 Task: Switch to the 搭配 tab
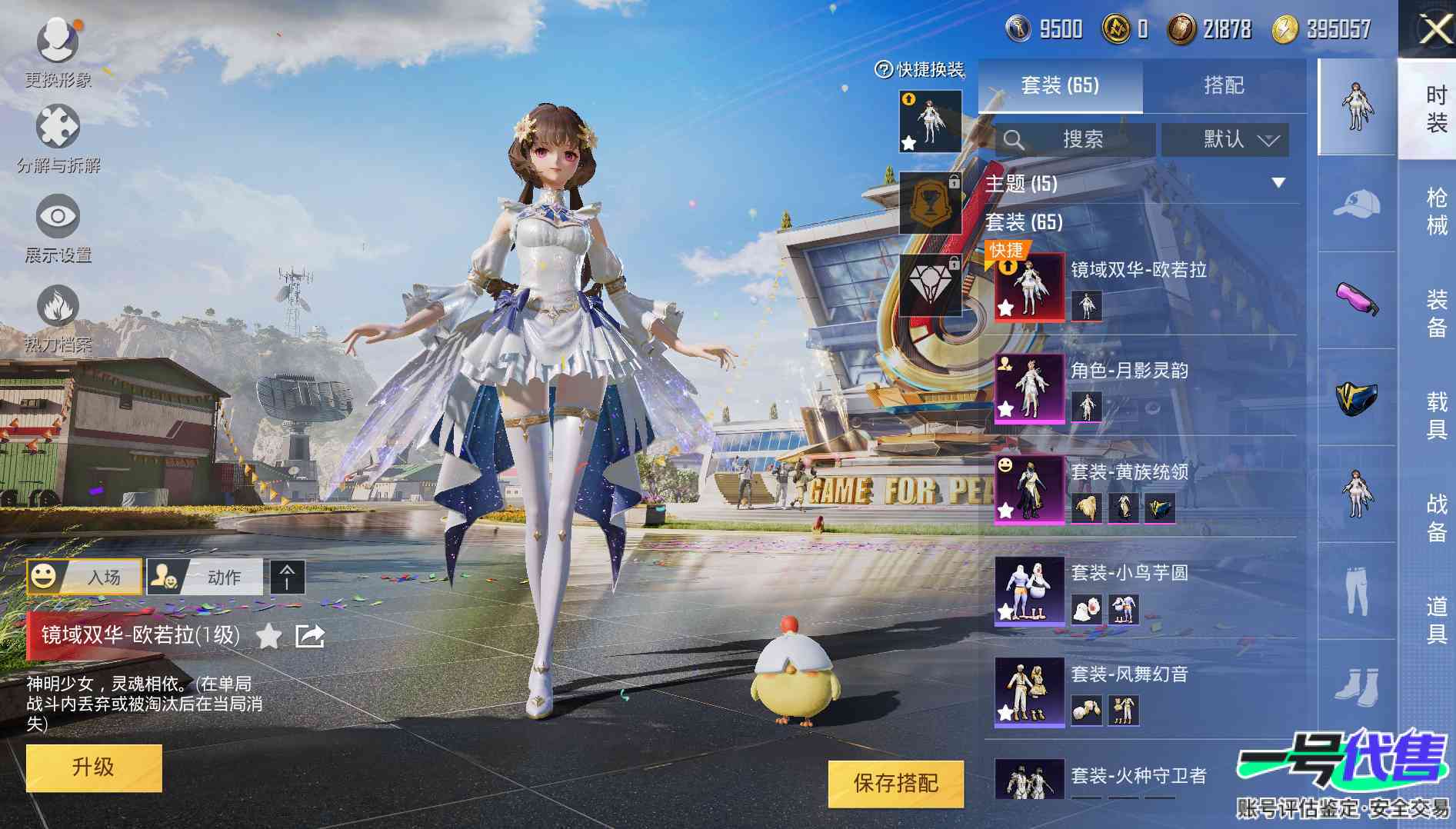pos(1223,85)
